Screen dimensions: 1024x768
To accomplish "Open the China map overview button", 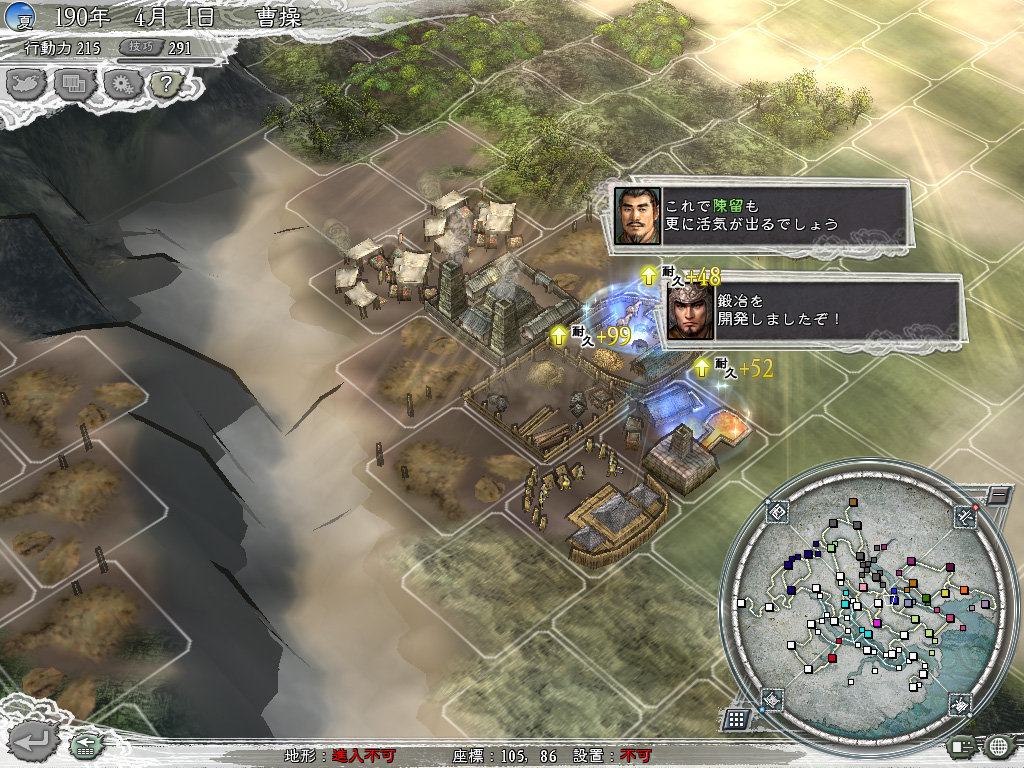I will tap(25, 83).
